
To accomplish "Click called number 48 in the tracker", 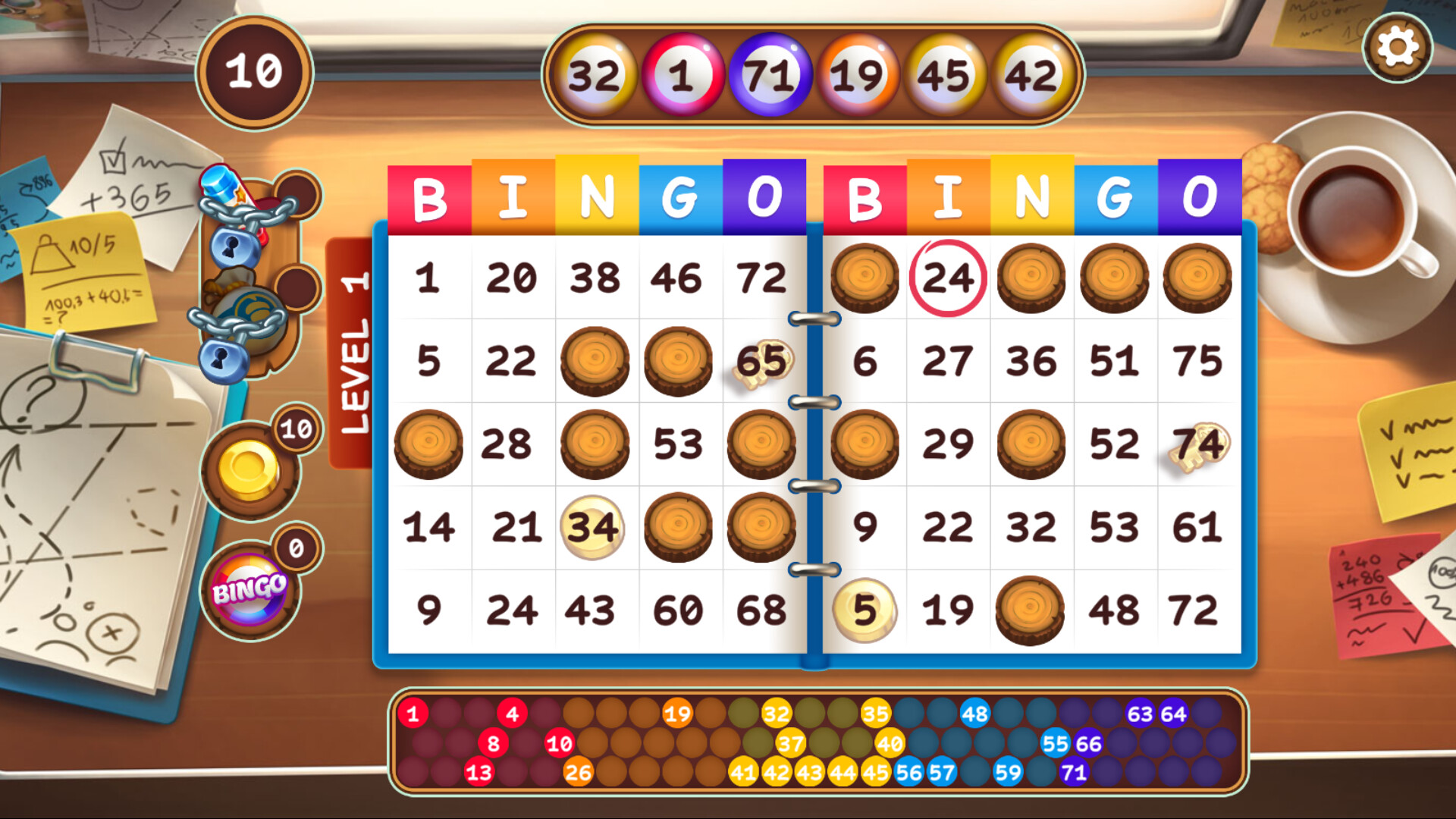I will click(975, 713).
